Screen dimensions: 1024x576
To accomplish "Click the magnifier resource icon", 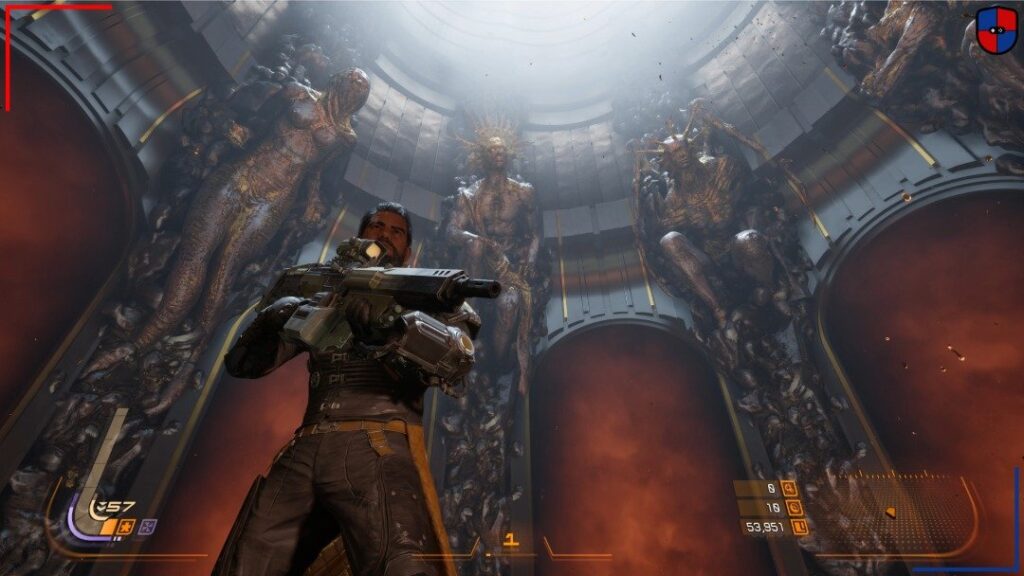I will coord(790,489).
